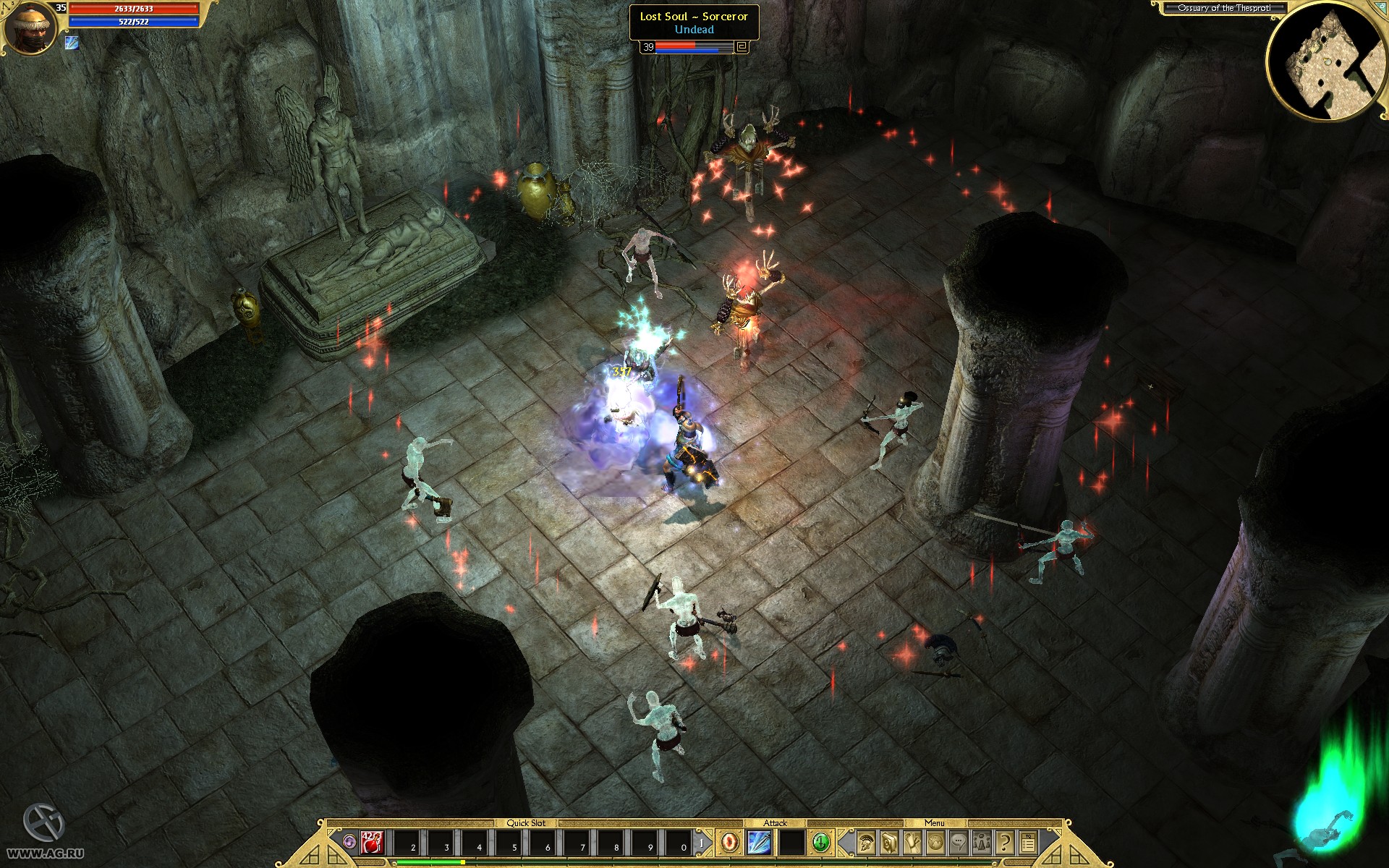Open the Character window via helmet icon
Image resolution: width=1389 pixels, height=868 pixels.
pos(866,843)
